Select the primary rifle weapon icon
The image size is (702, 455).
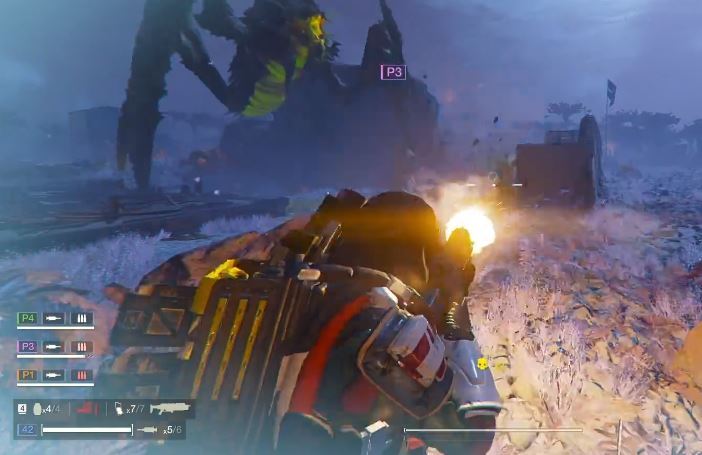170,408
